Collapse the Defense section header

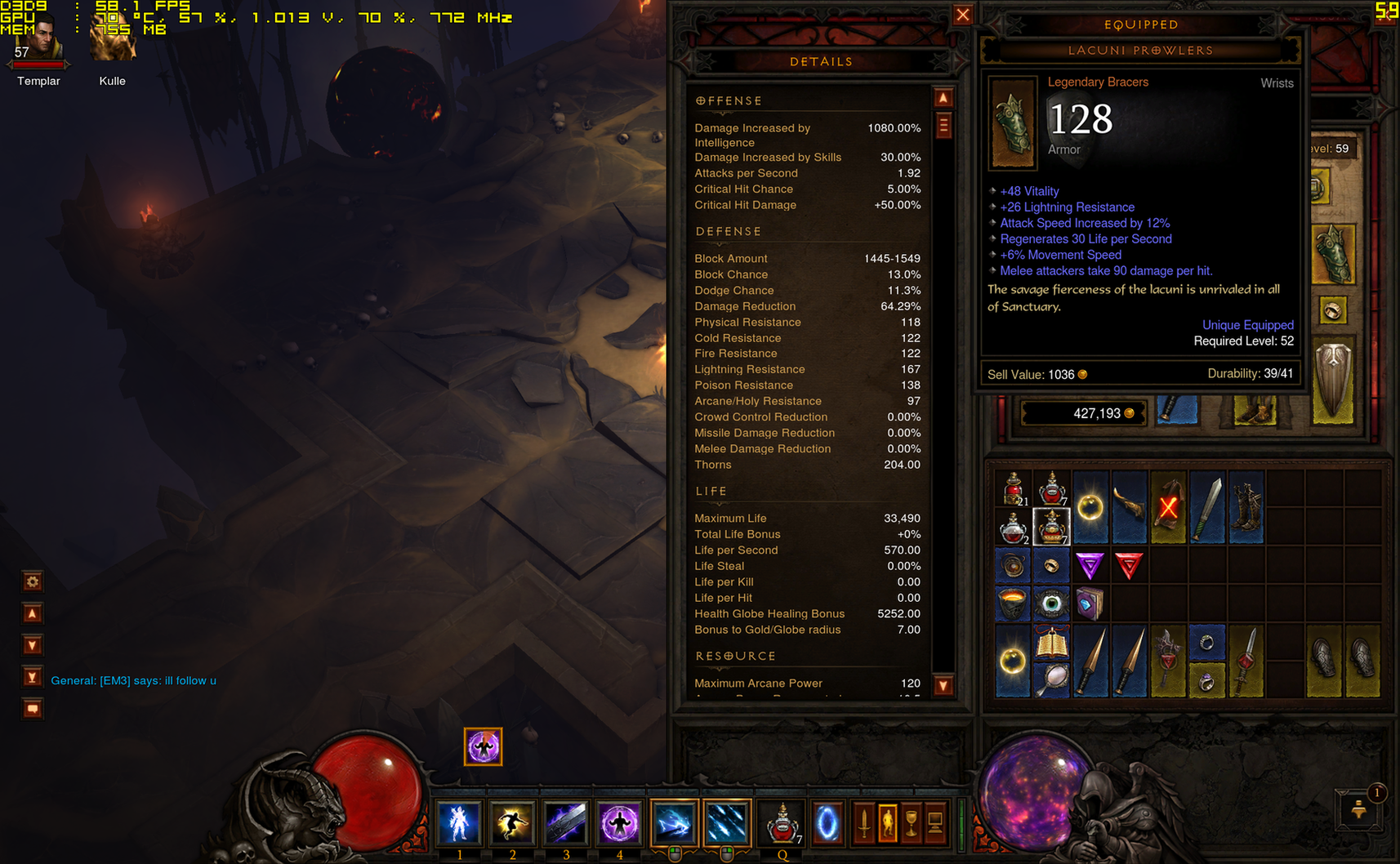(x=728, y=232)
